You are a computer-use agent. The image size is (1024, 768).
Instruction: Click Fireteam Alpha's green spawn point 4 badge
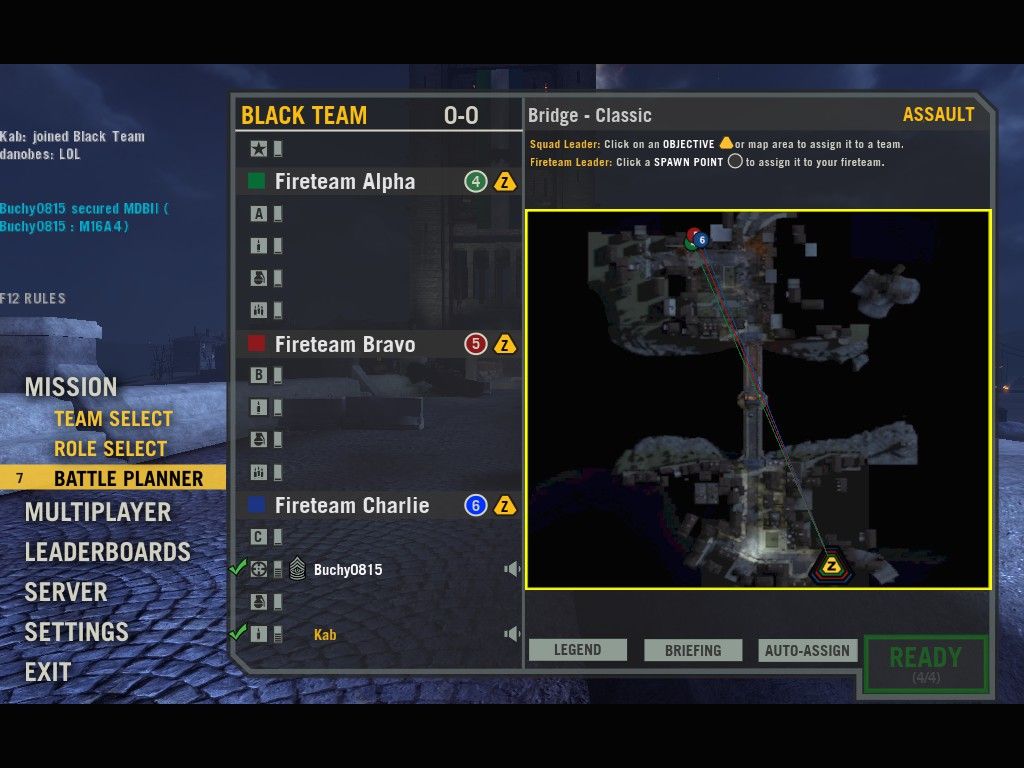coord(476,182)
